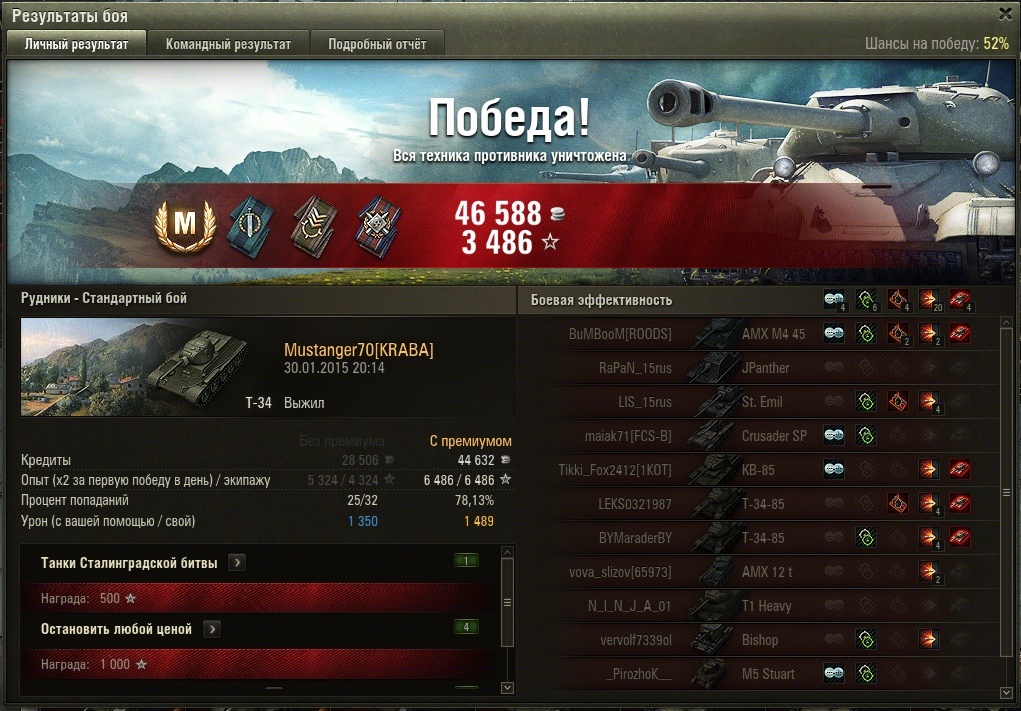Click the vervolf7339ol Bishop row
The height and width of the screenshot is (711, 1021).
760,640
